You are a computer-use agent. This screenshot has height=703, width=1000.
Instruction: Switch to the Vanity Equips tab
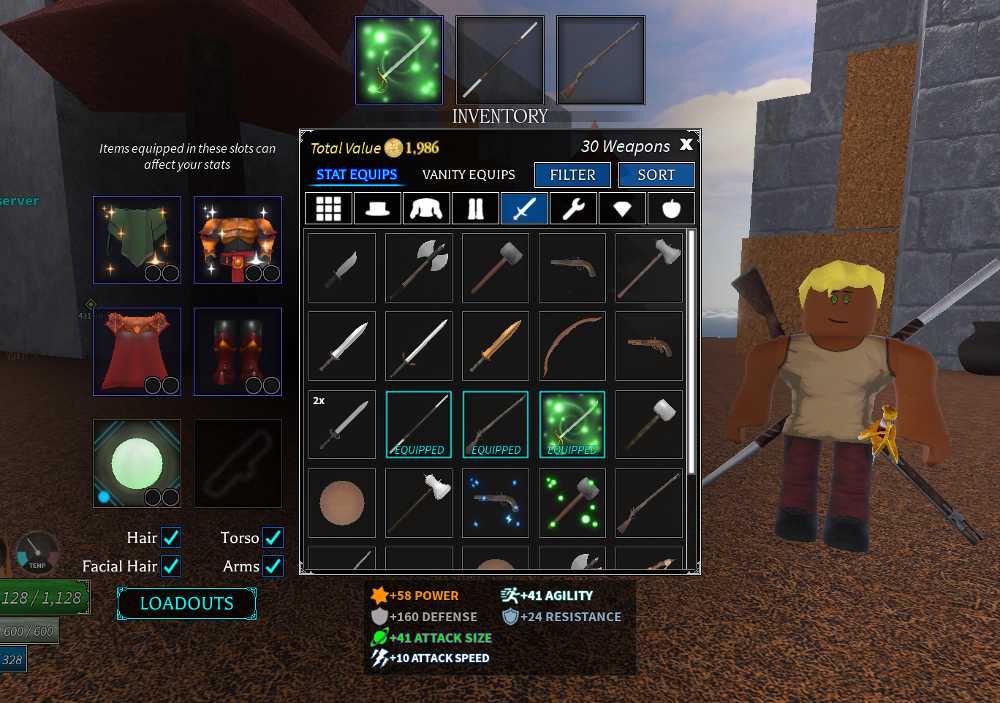click(468, 175)
